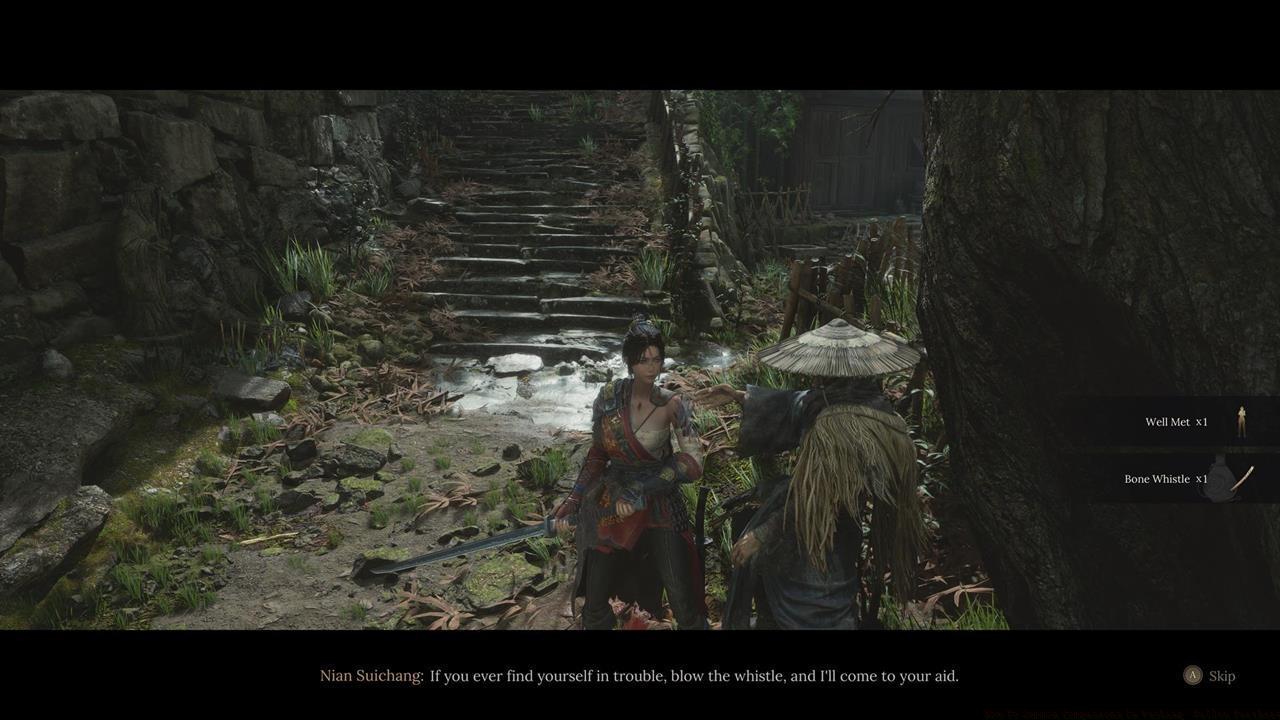Click the x1 label beside Bone Whistle
Image resolution: width=1280 pixels, height=720 pixels.
(1203, 478)
